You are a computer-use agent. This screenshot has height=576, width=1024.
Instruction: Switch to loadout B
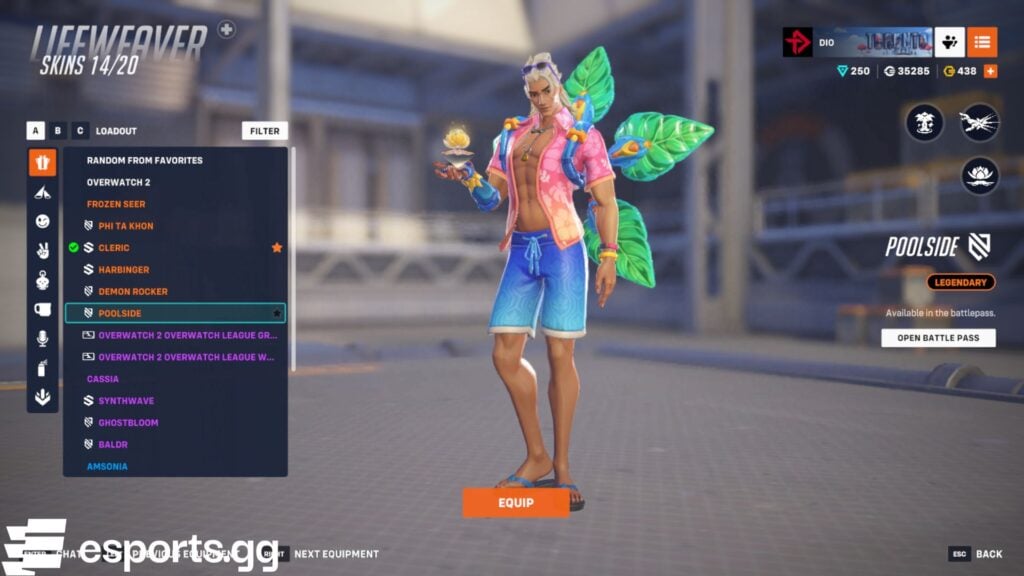point(58,131)
